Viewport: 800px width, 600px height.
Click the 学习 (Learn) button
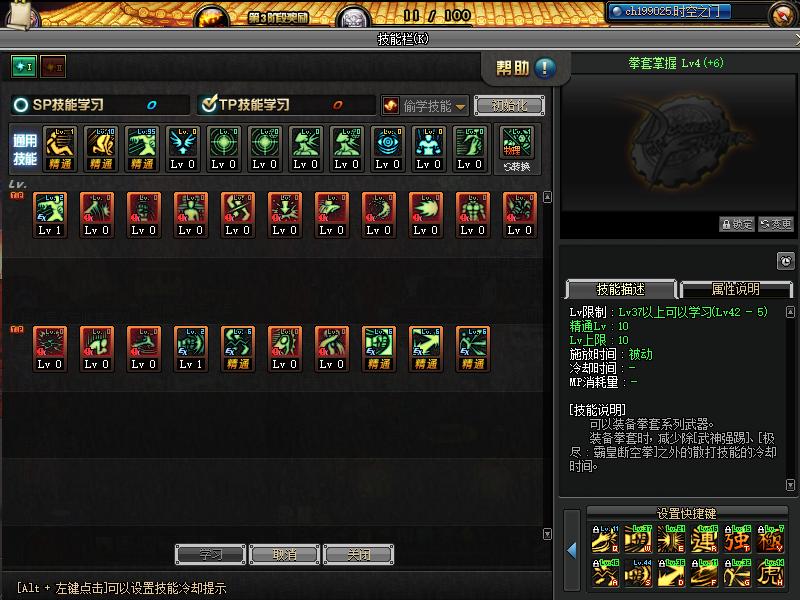click(210, 554)
